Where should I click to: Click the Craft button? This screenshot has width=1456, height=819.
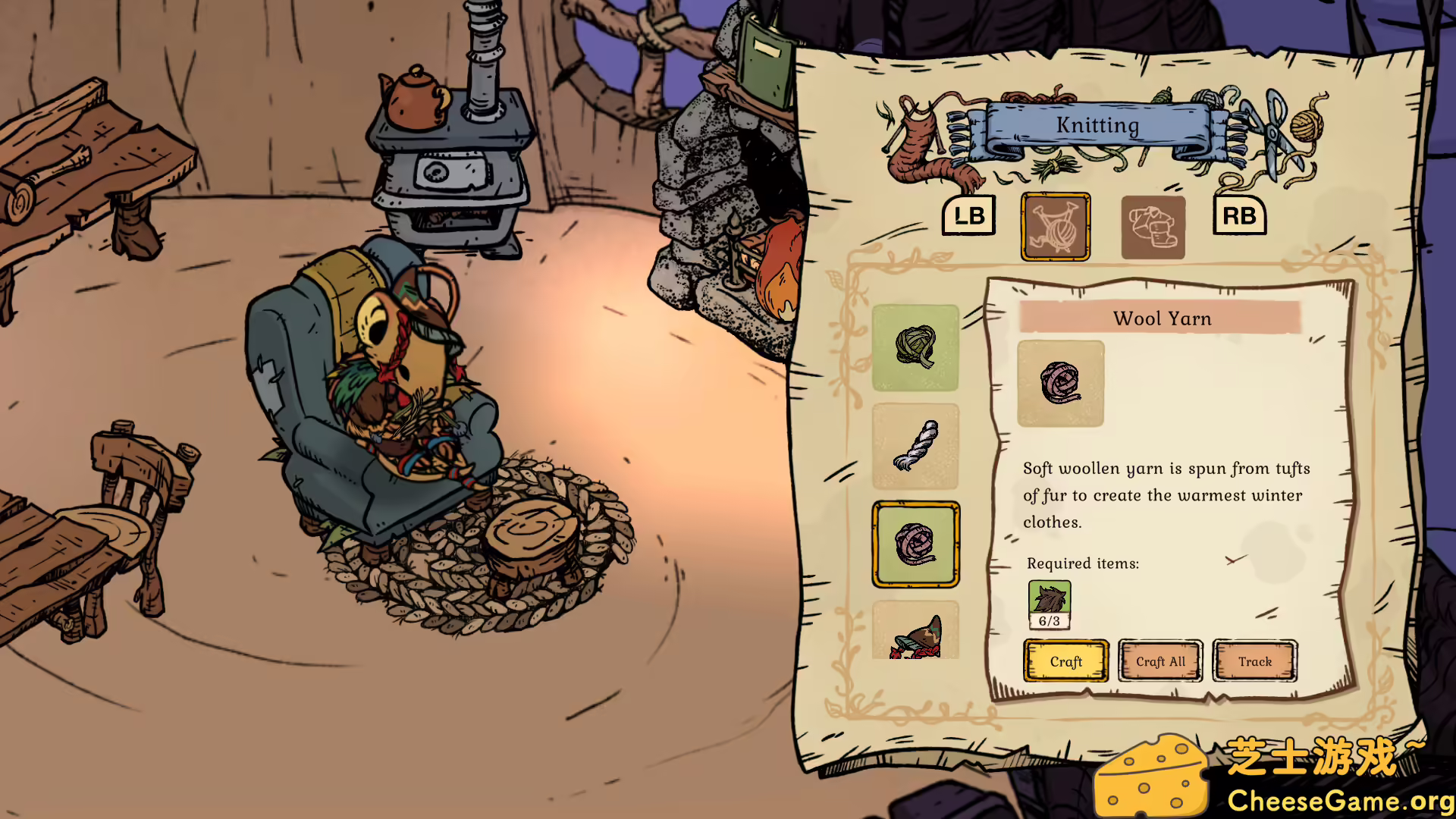tap(1065, 661)
